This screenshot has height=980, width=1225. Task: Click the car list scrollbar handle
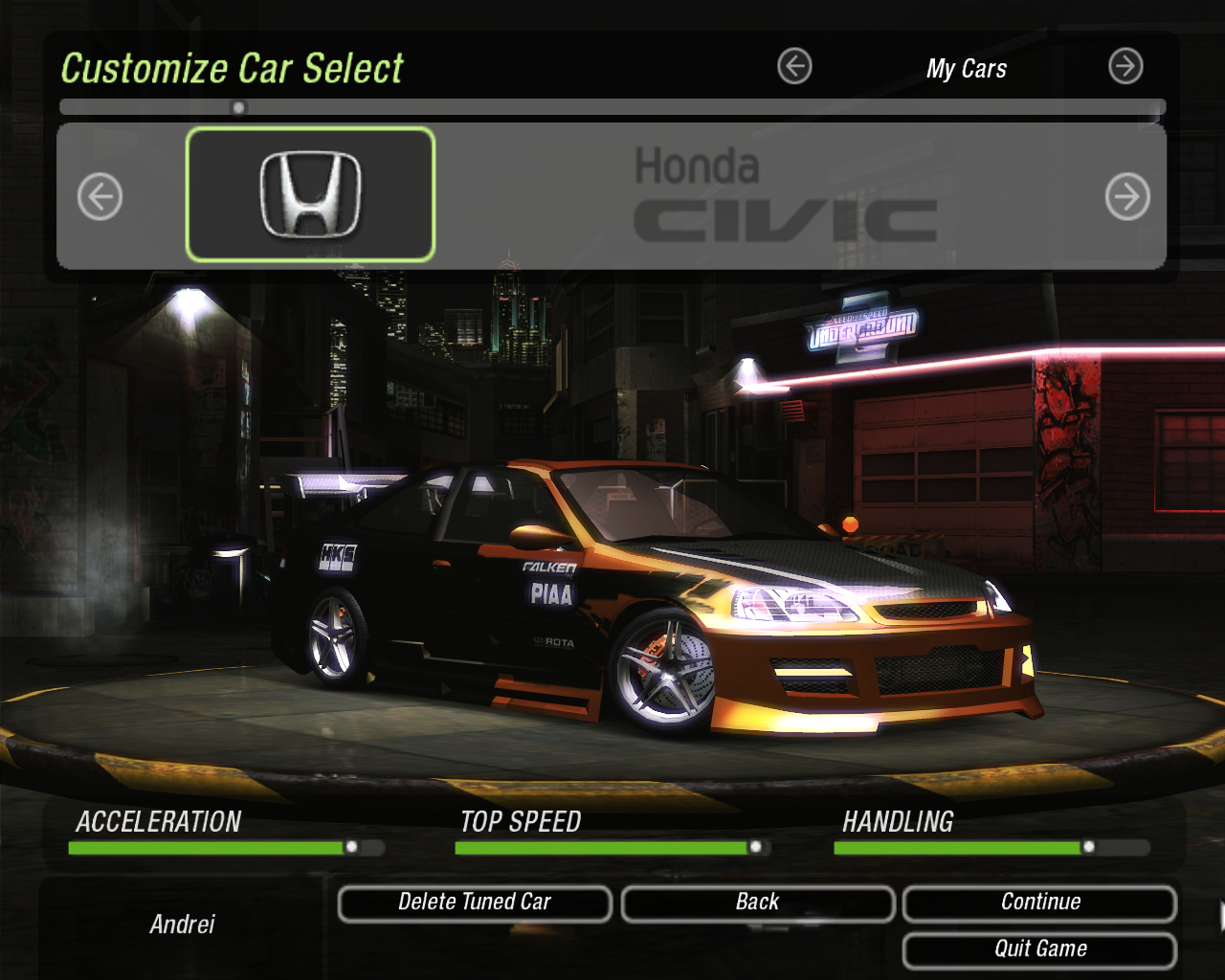point(239,107)
